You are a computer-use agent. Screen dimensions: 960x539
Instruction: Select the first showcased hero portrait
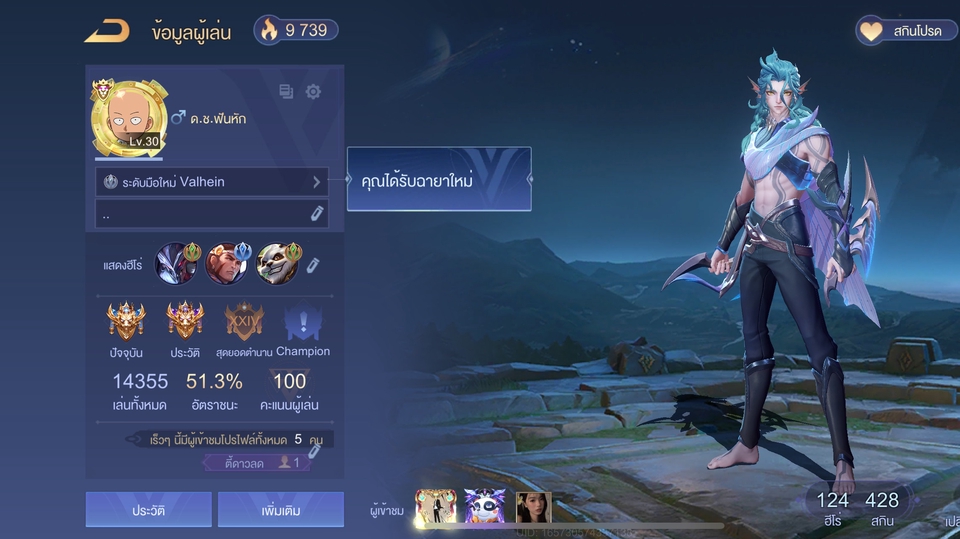click(x=178, y=264)
